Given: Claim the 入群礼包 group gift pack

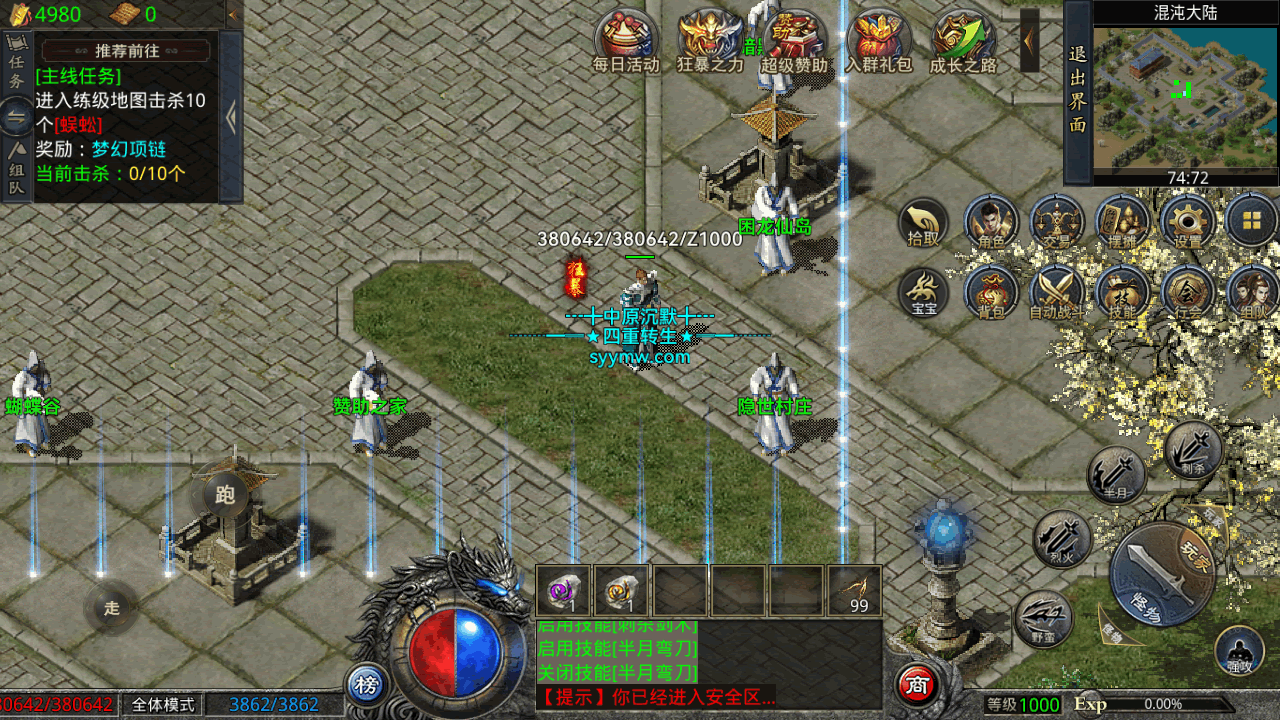Looking at the screenshot, I should [x=879, y=40].
